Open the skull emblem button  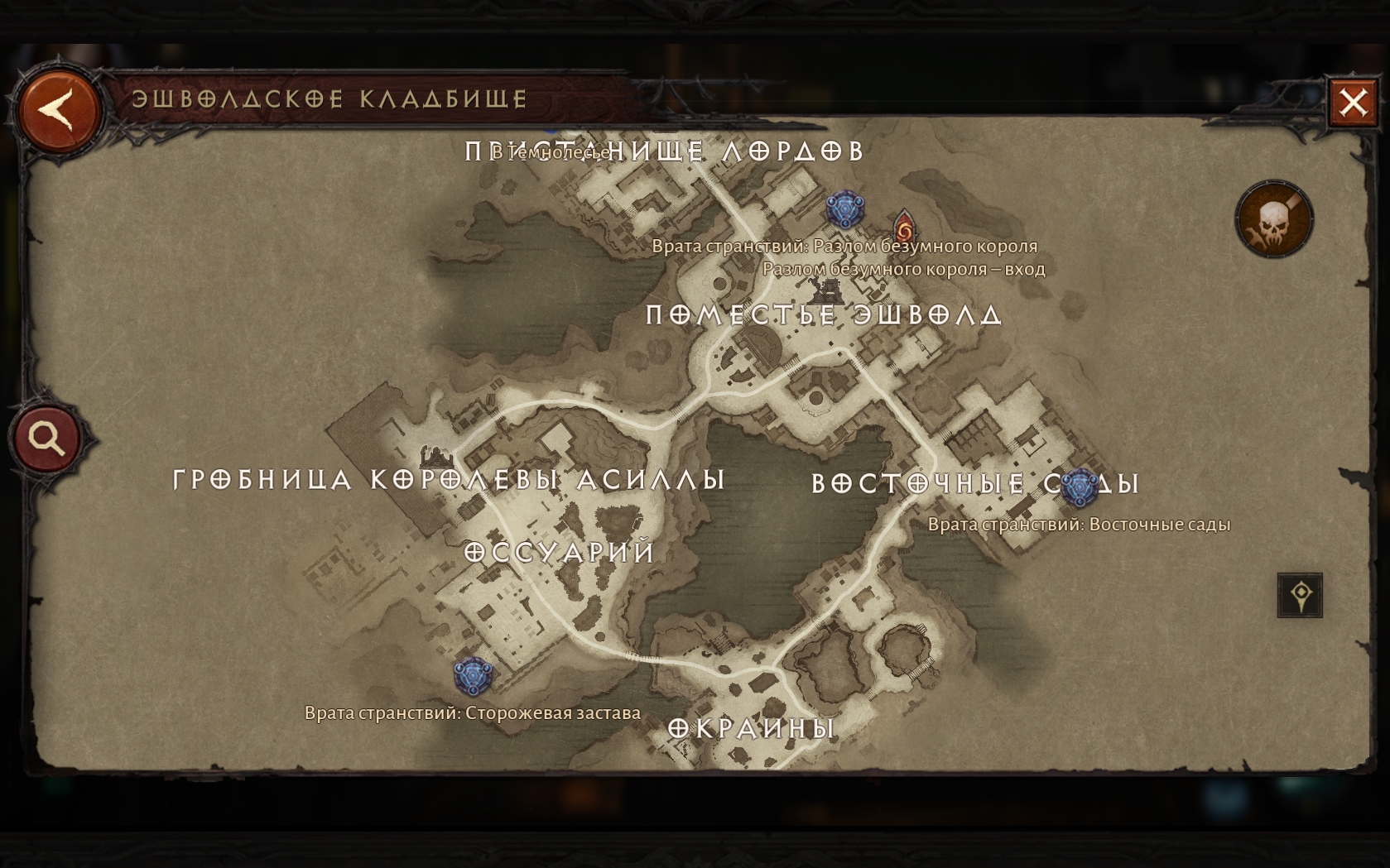pyautogui.click(x=1274, y=220)
